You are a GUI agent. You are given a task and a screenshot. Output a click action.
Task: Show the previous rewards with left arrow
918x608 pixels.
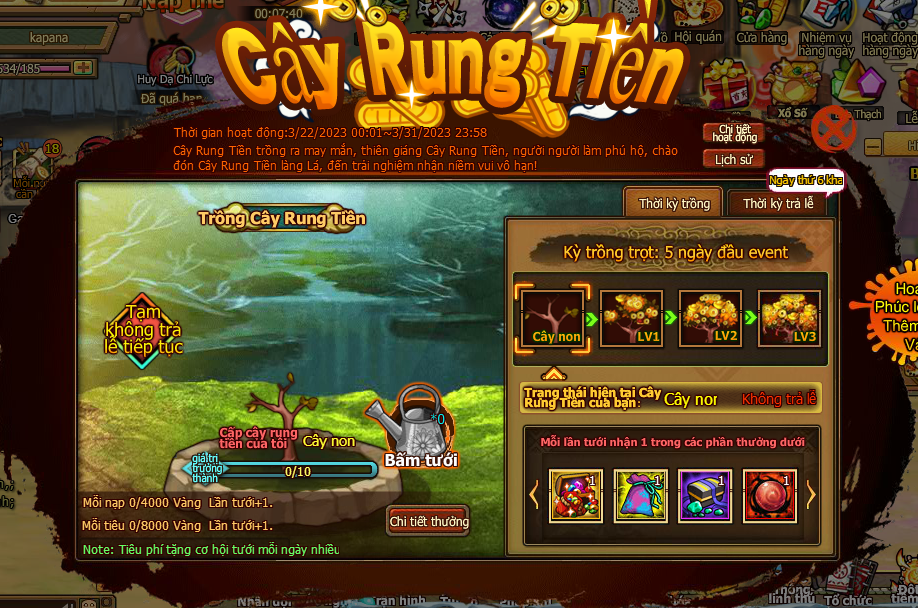tap(534, 494)
